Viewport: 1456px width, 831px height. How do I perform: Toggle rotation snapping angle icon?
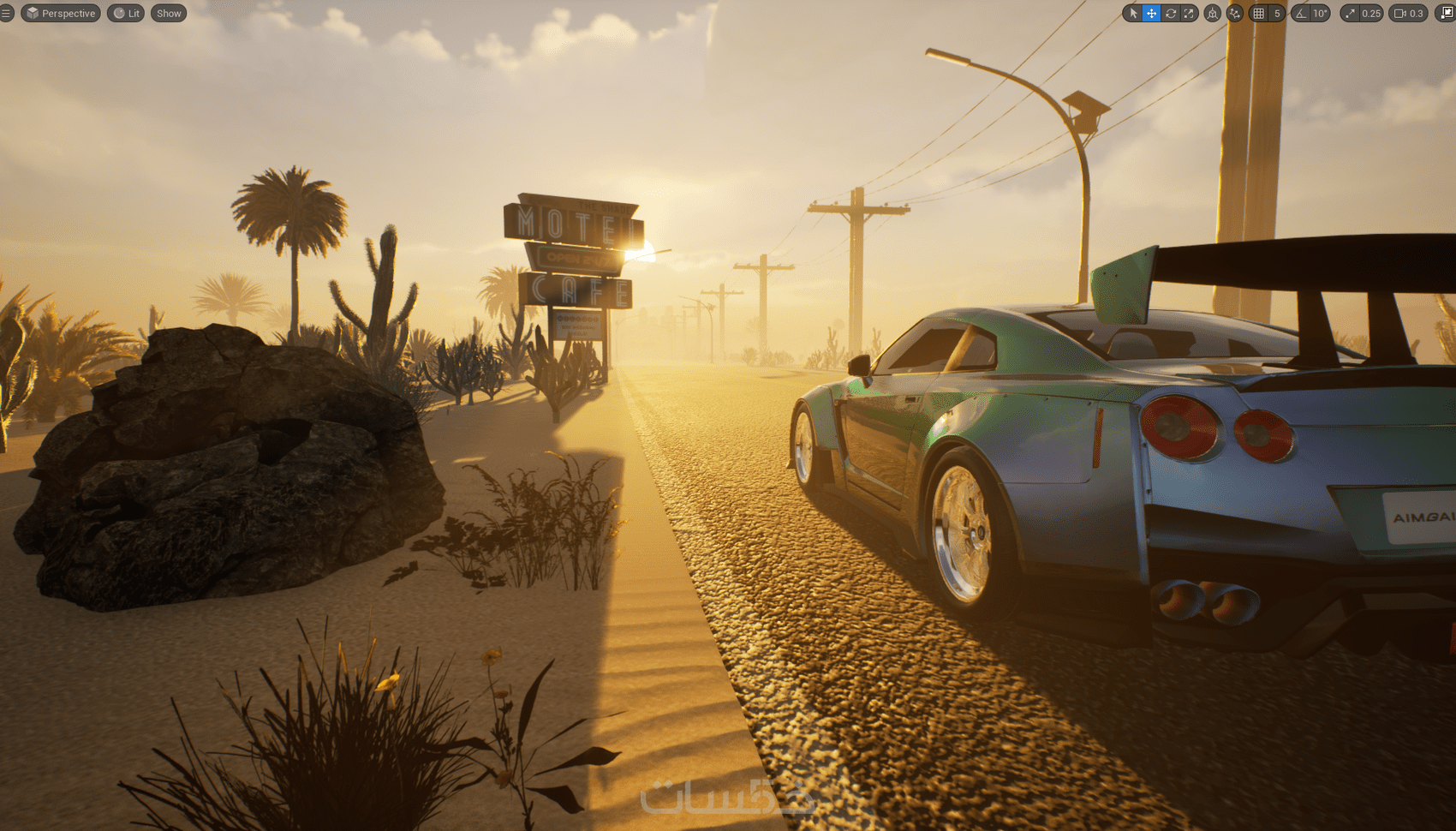click(1301, 14)
